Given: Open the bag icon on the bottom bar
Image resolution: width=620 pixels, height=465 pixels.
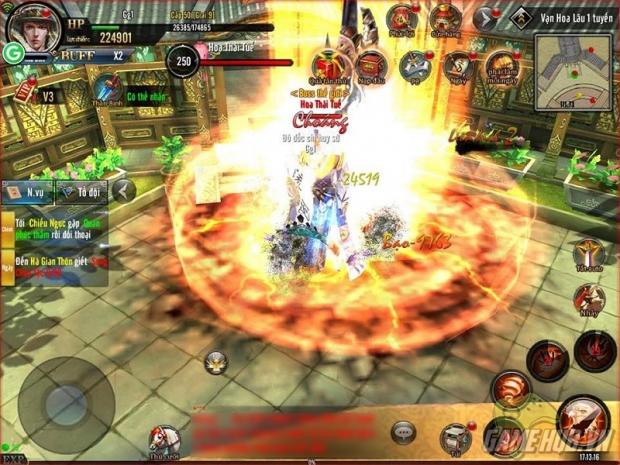Looking at the screenshot, I should pyautogui.click(x=453, y=435).
